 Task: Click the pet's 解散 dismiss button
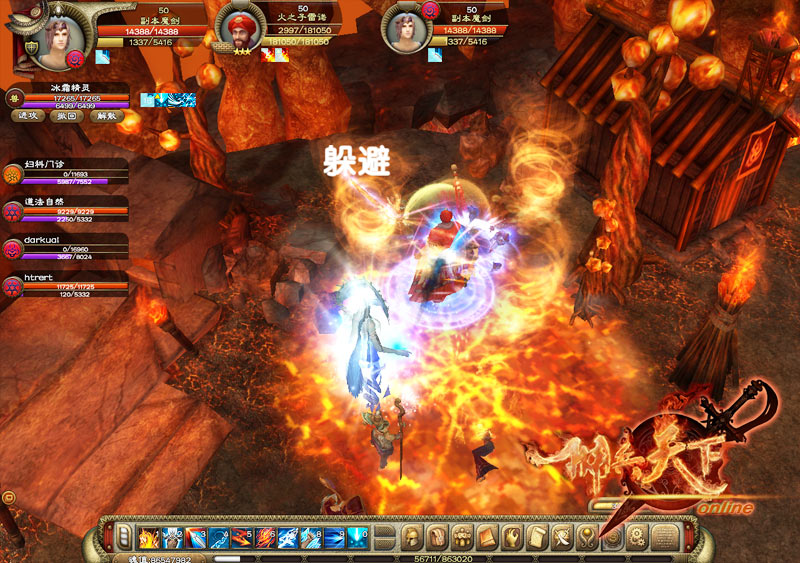coord(104,115)
